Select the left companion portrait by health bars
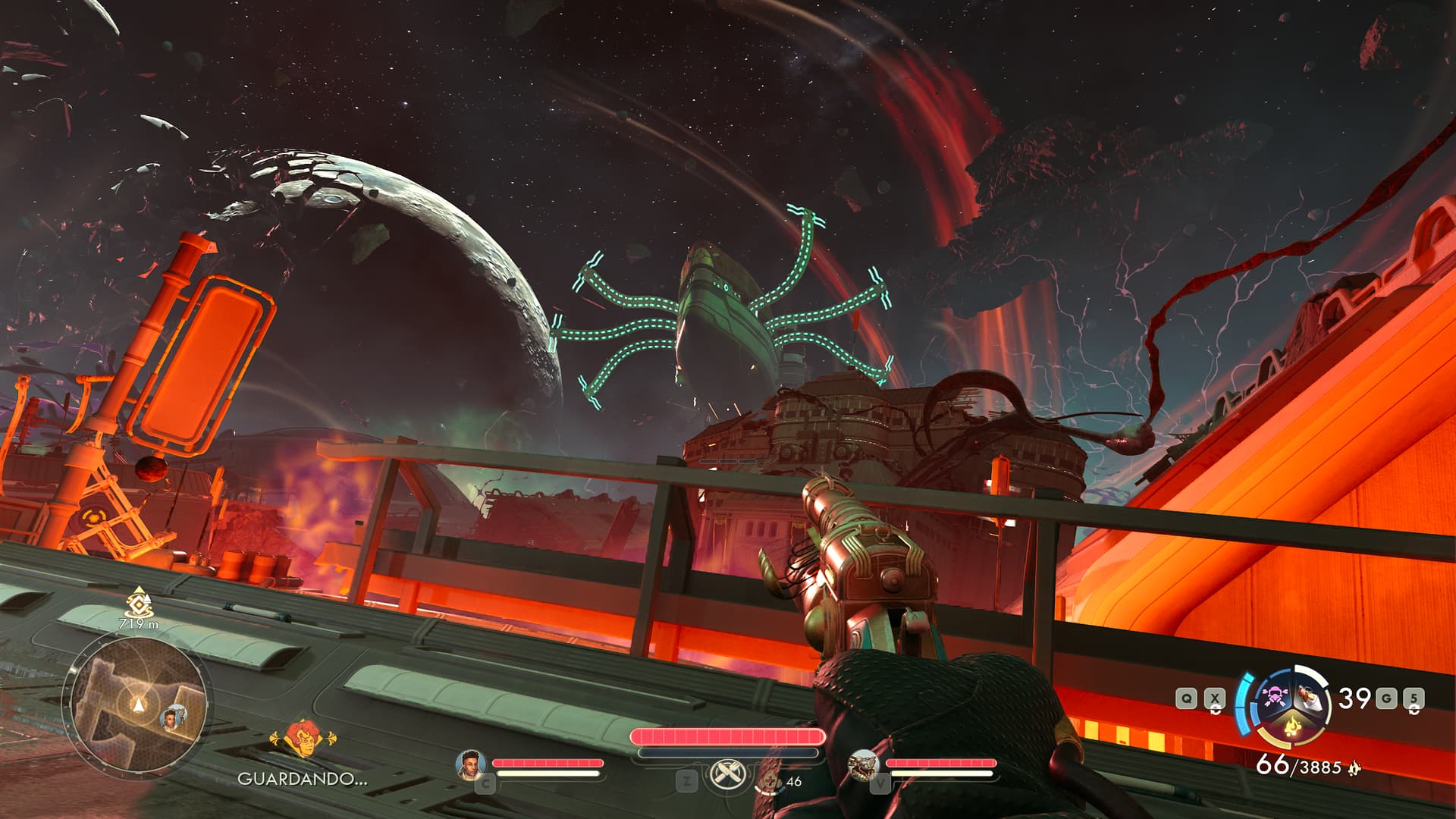 point(470,764)
